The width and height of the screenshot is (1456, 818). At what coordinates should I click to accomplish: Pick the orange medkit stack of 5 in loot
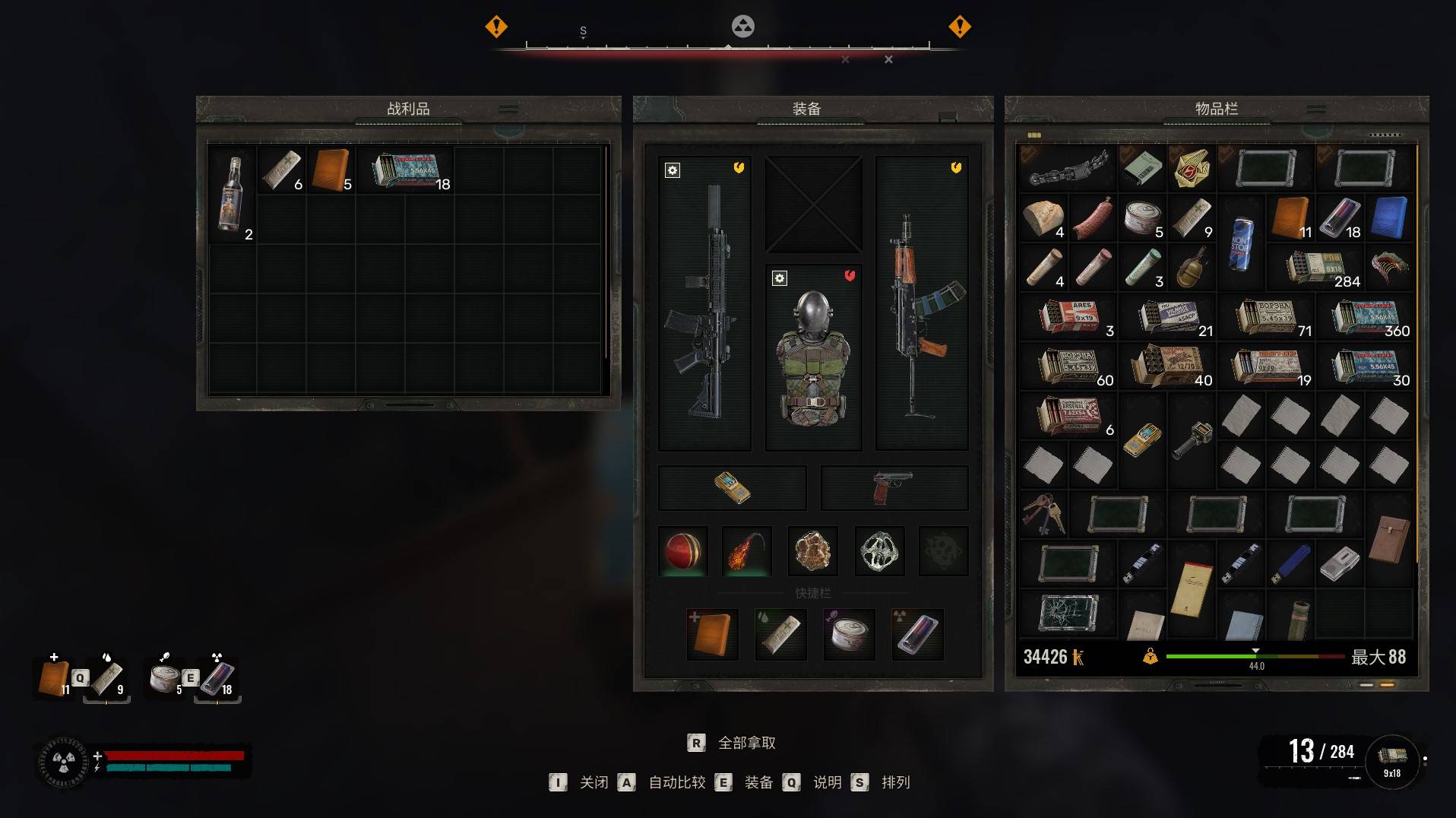[x=331, y=170]
